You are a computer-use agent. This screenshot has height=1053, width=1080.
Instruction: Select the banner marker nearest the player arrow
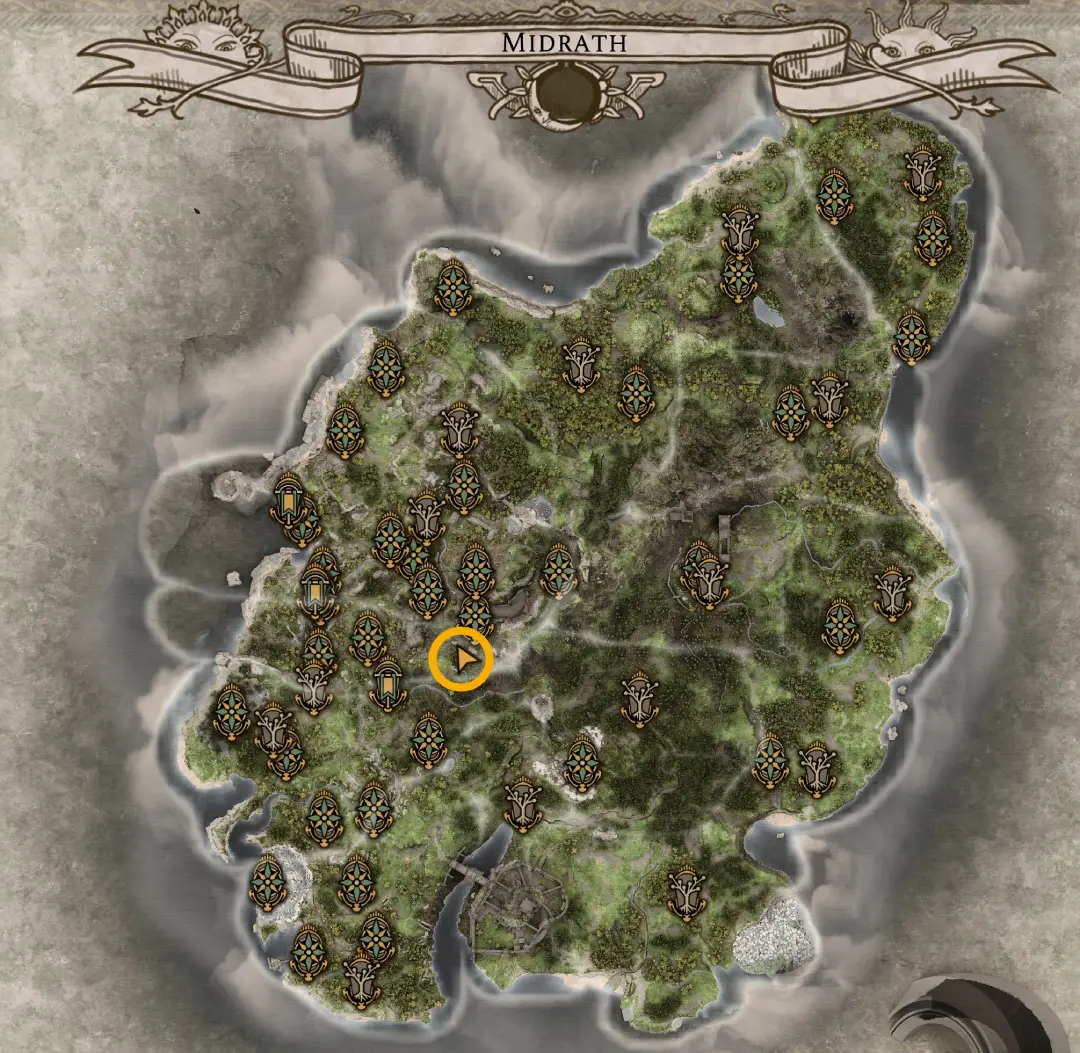click(x=387, y=685)
